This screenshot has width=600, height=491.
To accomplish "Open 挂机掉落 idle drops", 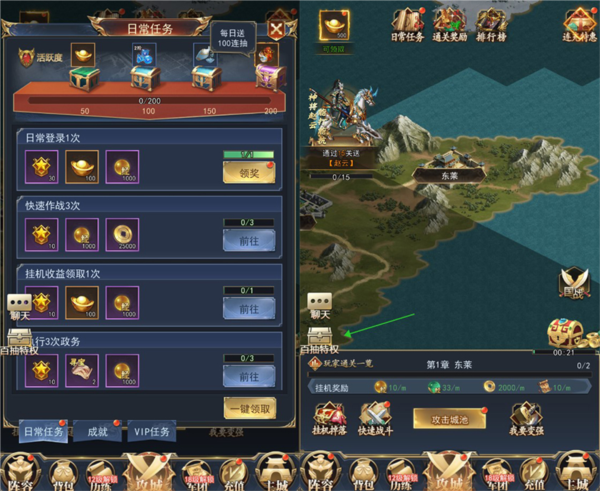I will [x=328, y=417].
